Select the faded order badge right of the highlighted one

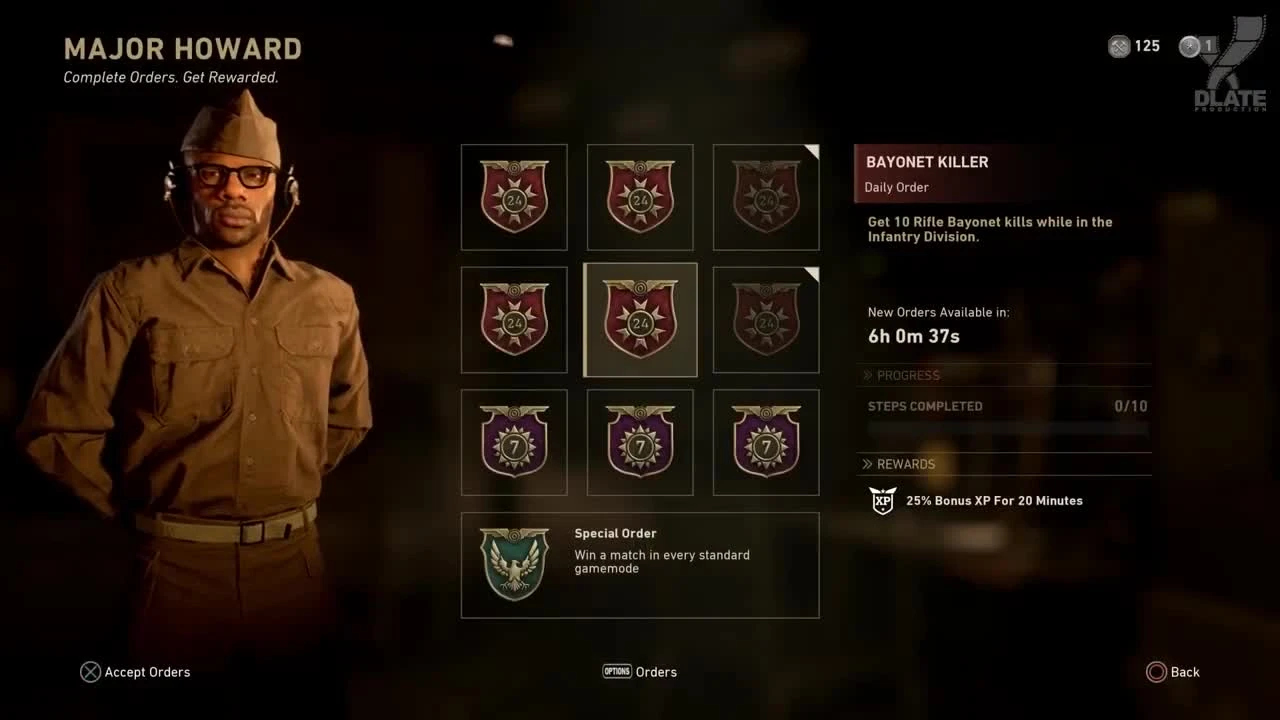click(x=766, y=319)
